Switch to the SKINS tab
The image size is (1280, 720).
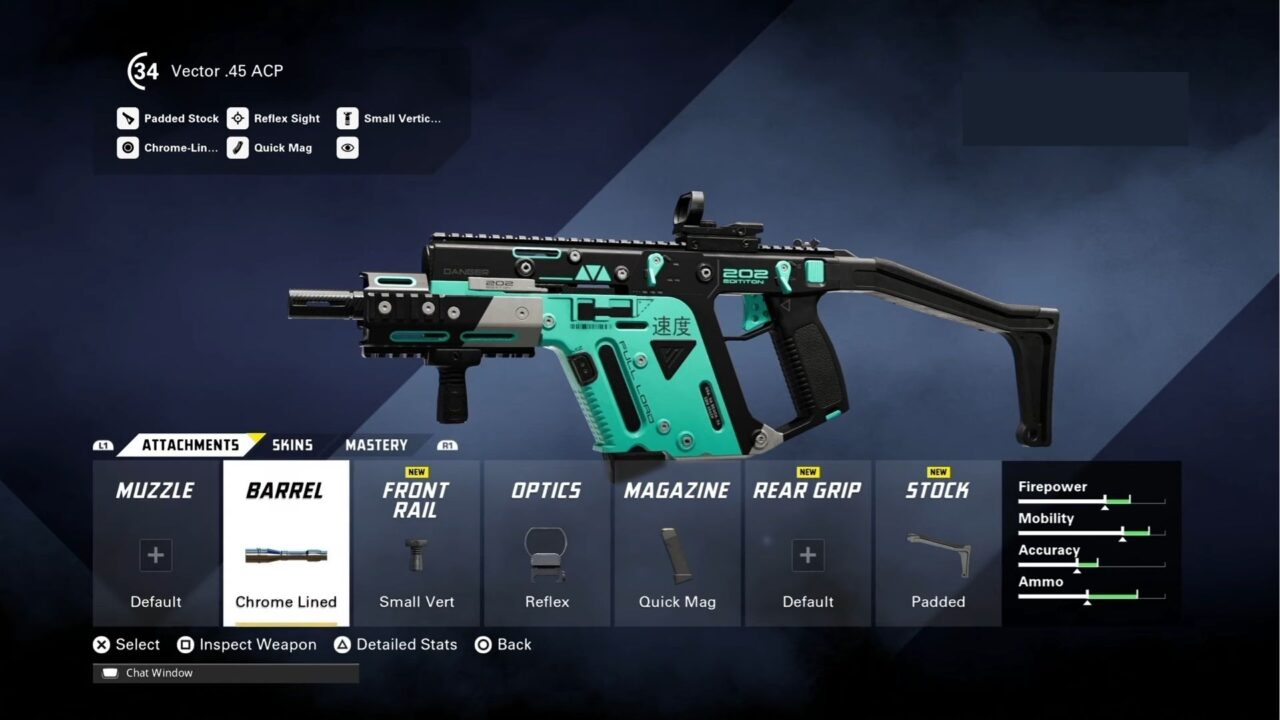292,445
